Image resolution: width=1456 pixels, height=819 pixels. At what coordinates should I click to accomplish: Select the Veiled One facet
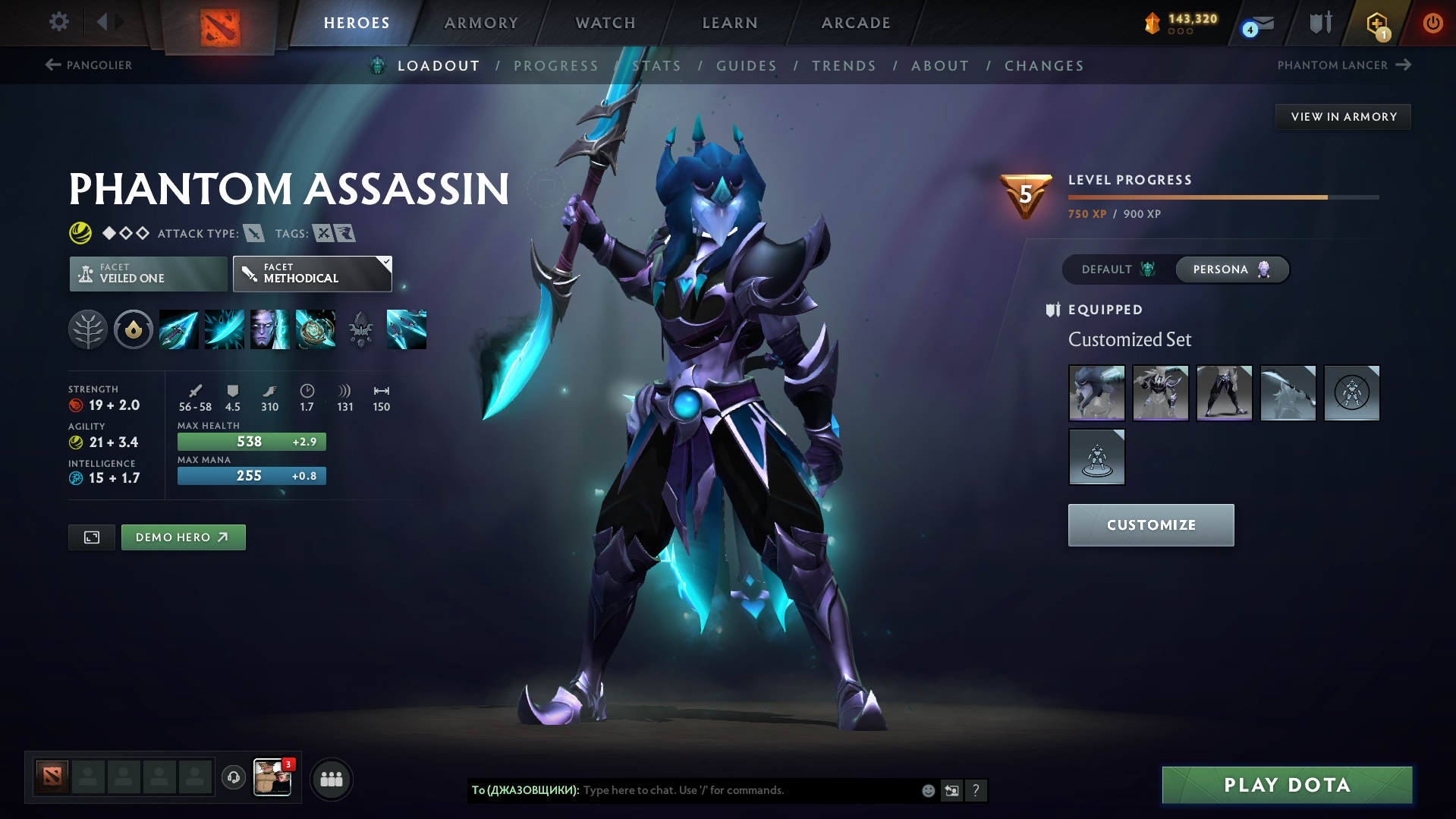pyautogui.click(x=147, y=273)
